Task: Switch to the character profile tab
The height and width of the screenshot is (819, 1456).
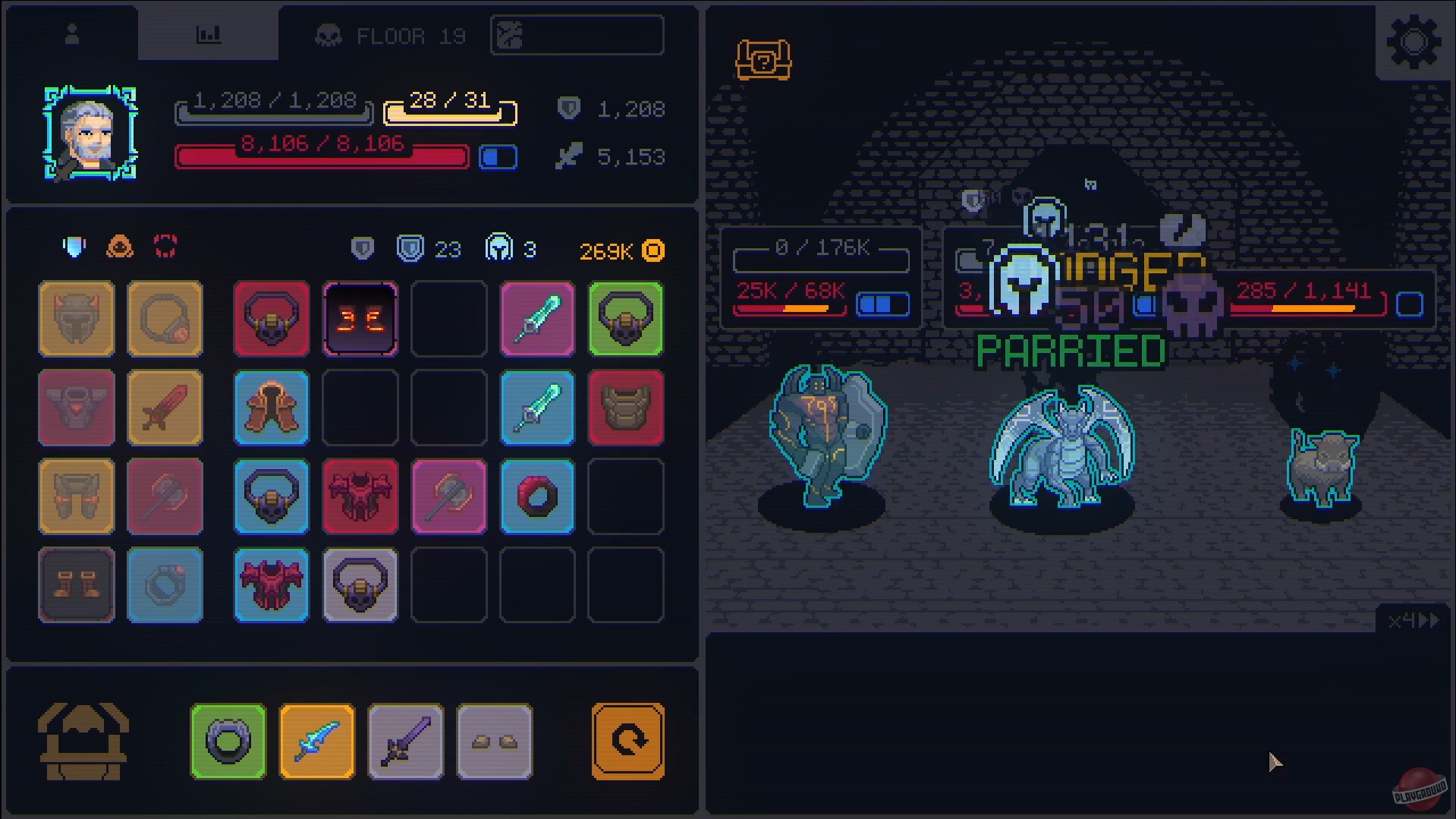Action: click(72, 33)
